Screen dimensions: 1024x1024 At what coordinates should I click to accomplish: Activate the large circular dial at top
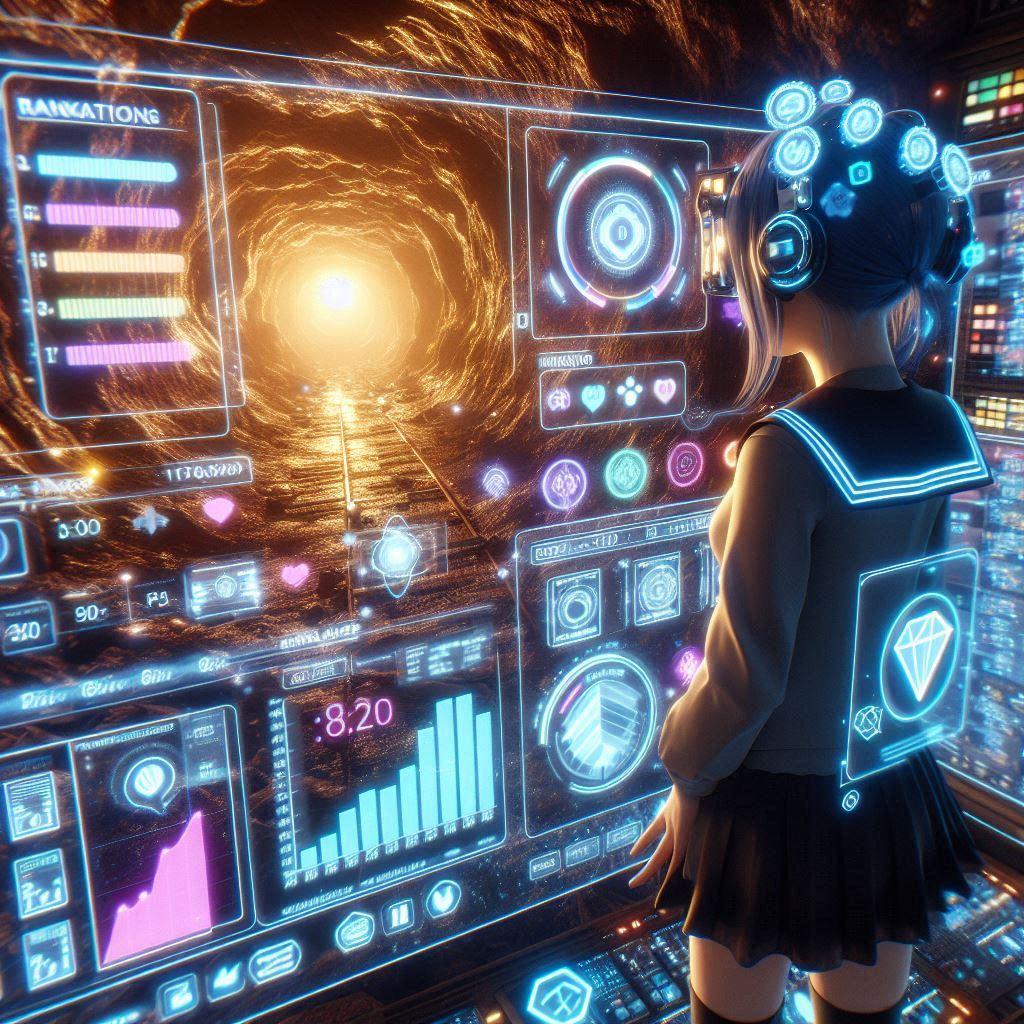pyautogui.click(x=619, y=230)
